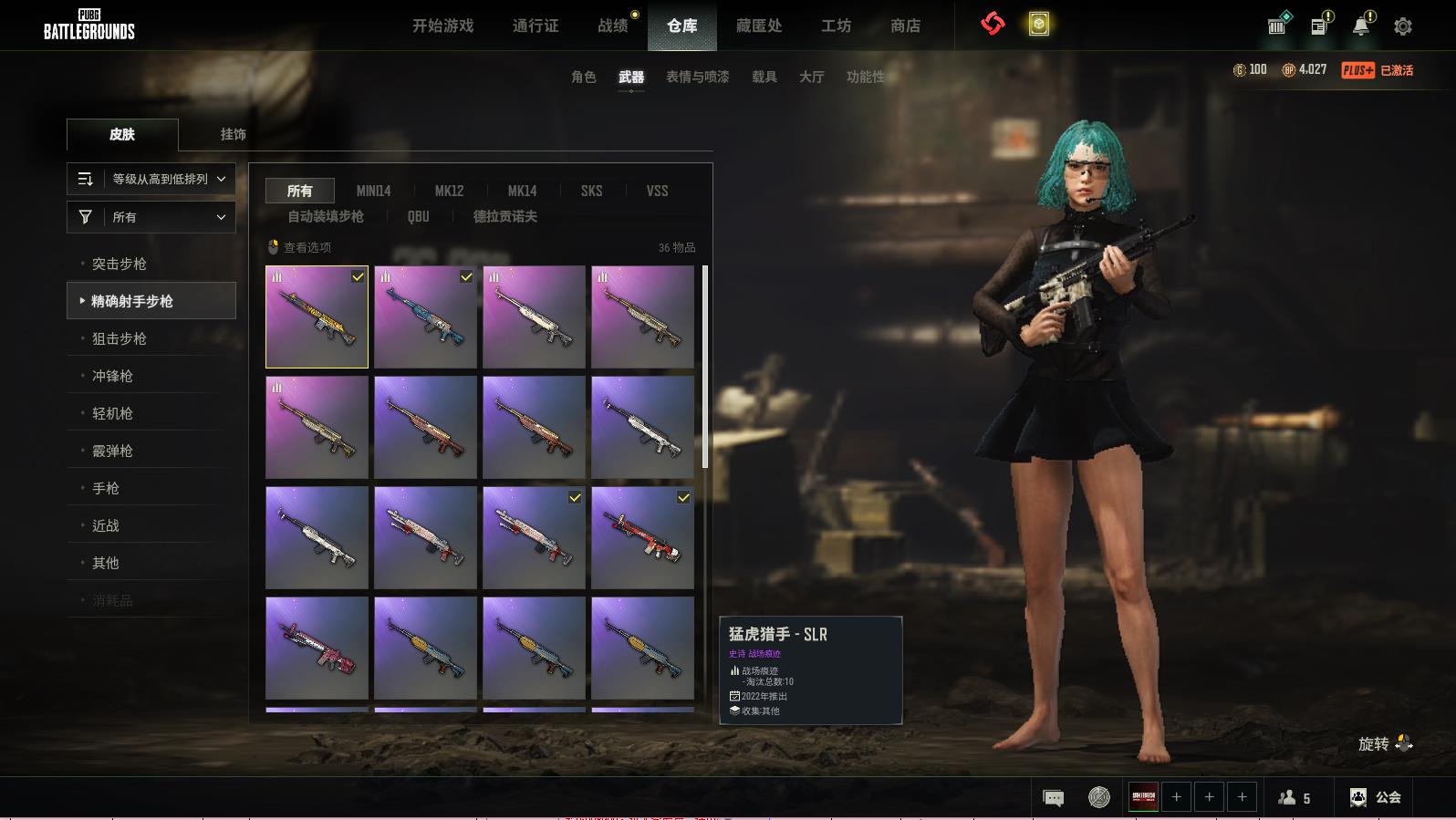Image resolution: width=1456 pixels, height=820 pixels.
Task: Open the chat bubble icon
Action: point(1053,798)
